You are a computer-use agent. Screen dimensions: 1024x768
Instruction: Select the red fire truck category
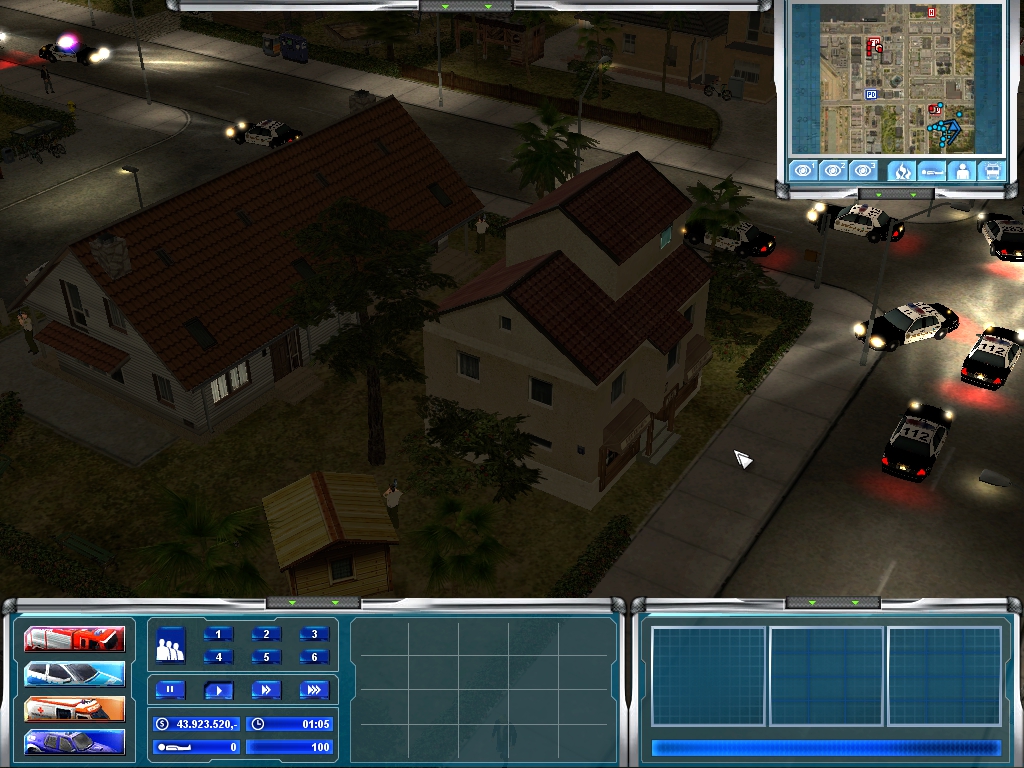click(x=75, y=638)
